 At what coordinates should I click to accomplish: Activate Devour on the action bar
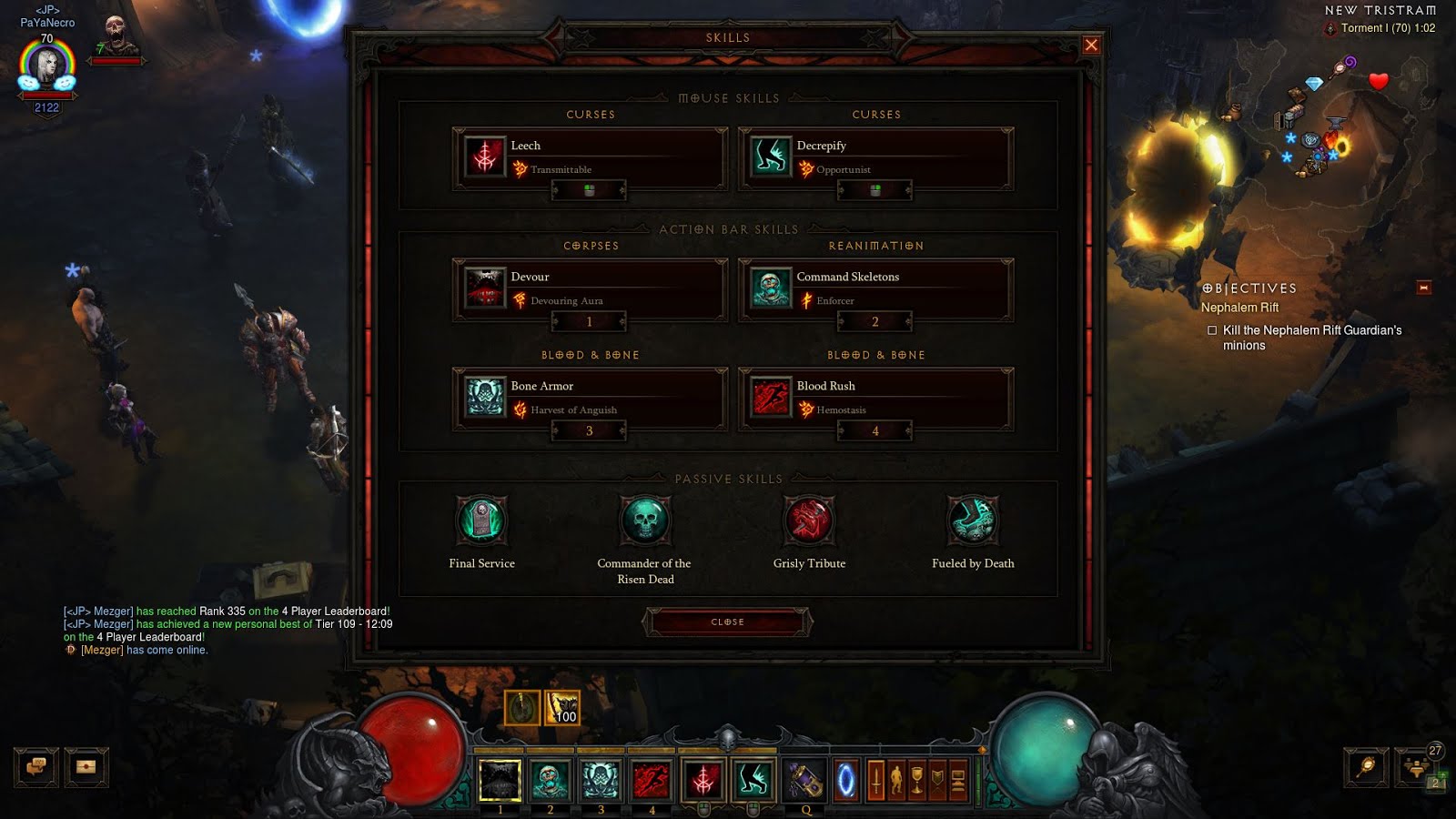click(500, 781)
